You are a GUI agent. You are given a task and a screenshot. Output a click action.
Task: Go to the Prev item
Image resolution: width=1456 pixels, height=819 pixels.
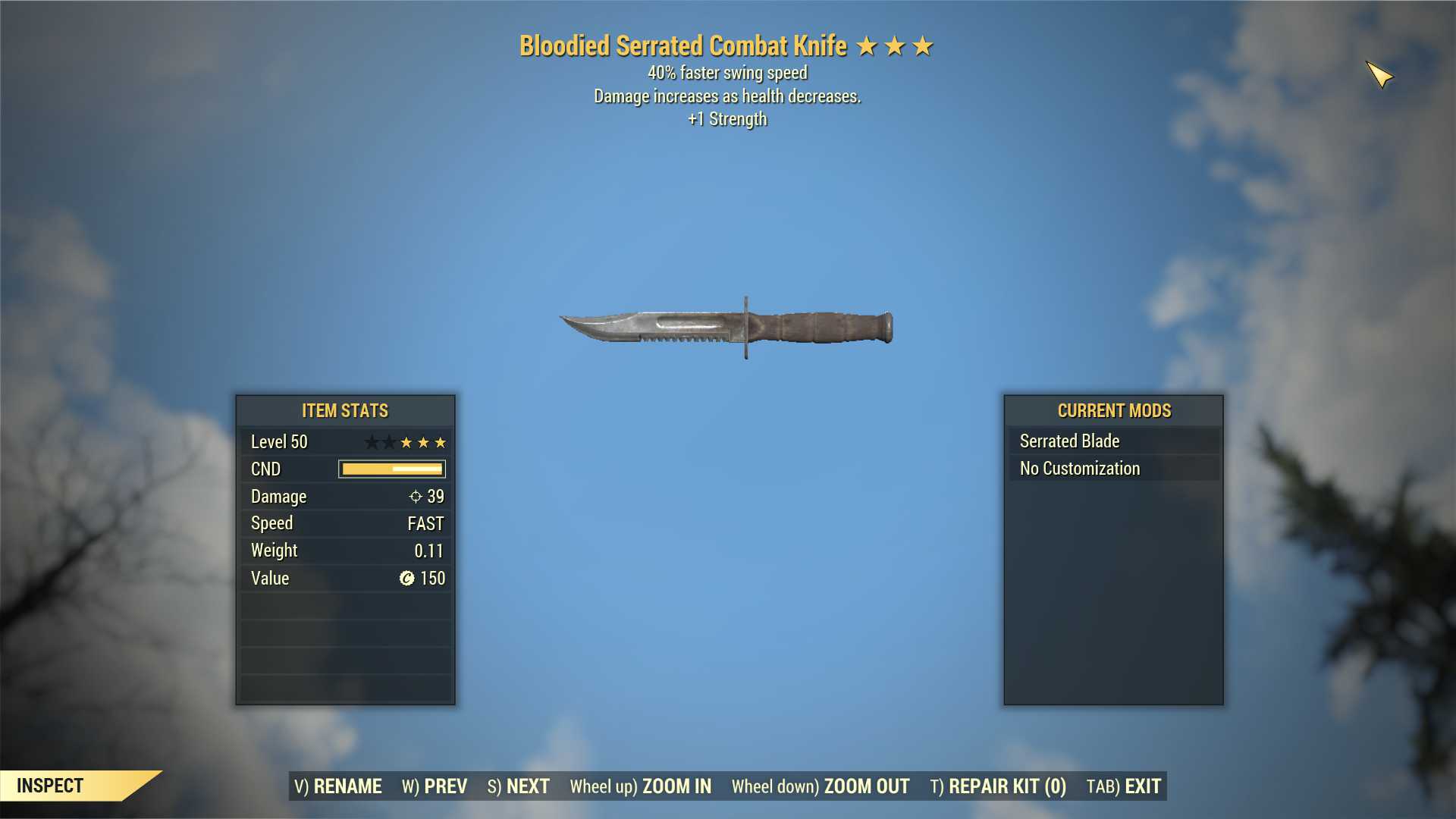coord(435,786)
